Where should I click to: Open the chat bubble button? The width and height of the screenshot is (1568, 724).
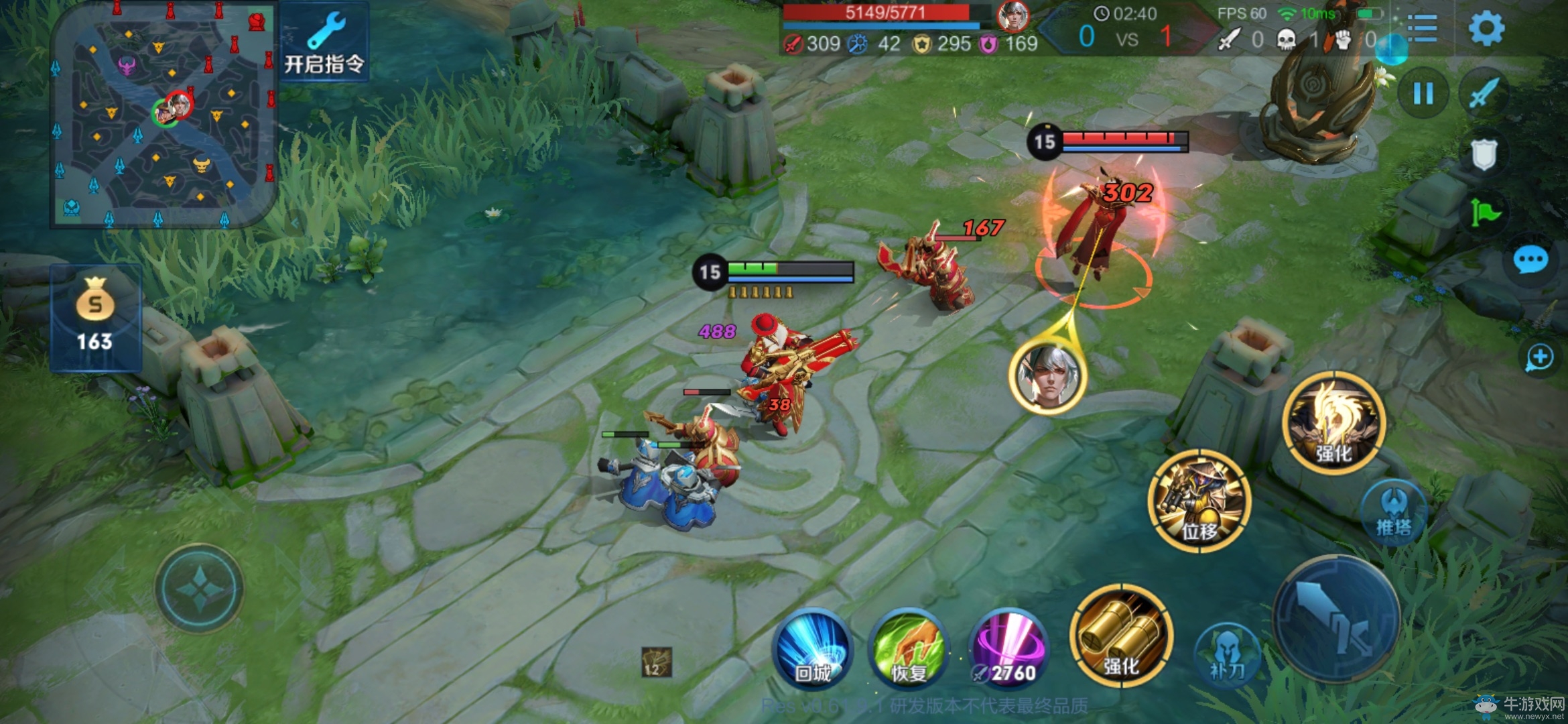tap(1530, 260)
